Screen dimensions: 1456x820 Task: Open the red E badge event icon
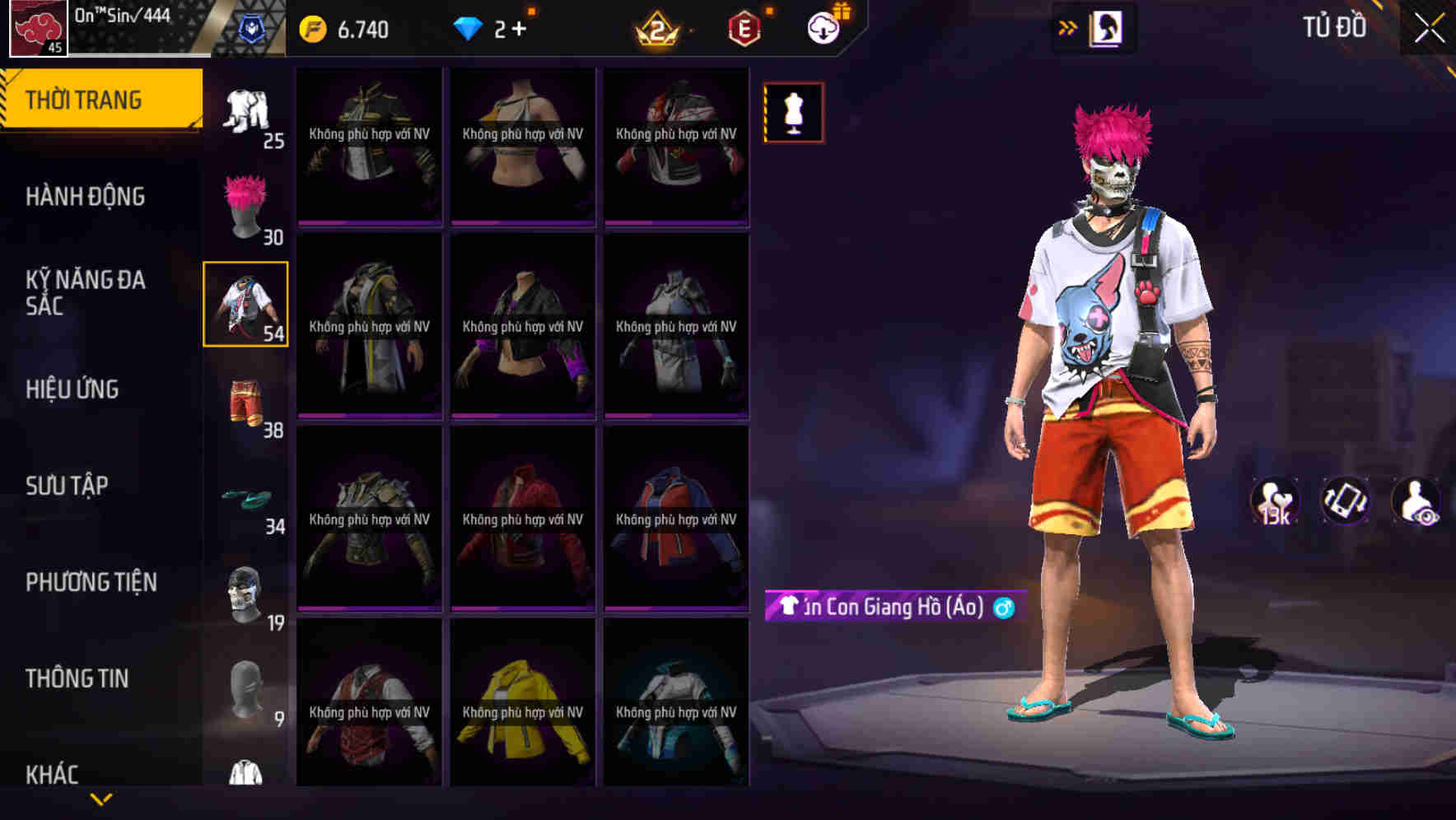(744, 27)
